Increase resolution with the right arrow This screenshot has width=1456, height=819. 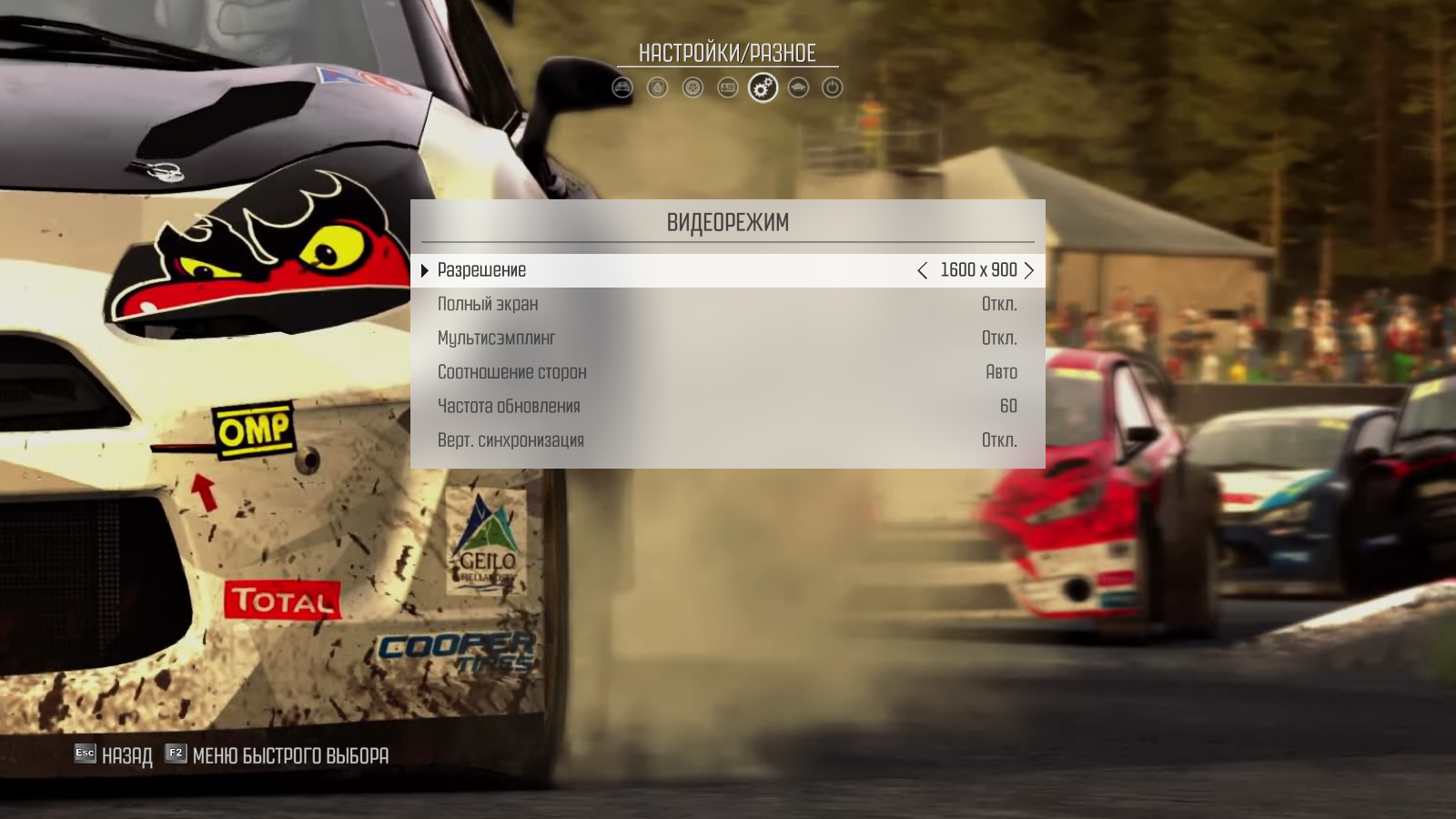click(x=1029, y=270)
